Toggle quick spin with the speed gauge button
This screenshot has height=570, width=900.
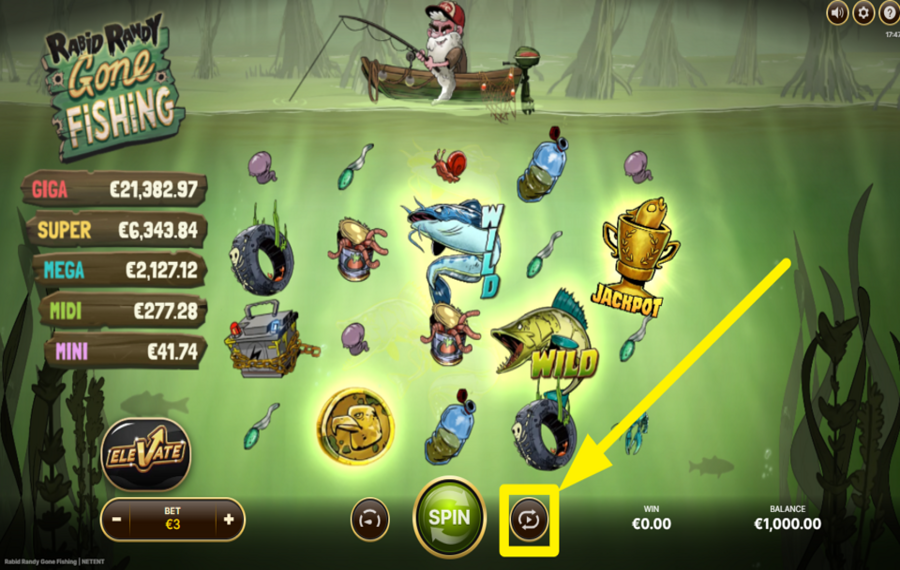point(370,520)
